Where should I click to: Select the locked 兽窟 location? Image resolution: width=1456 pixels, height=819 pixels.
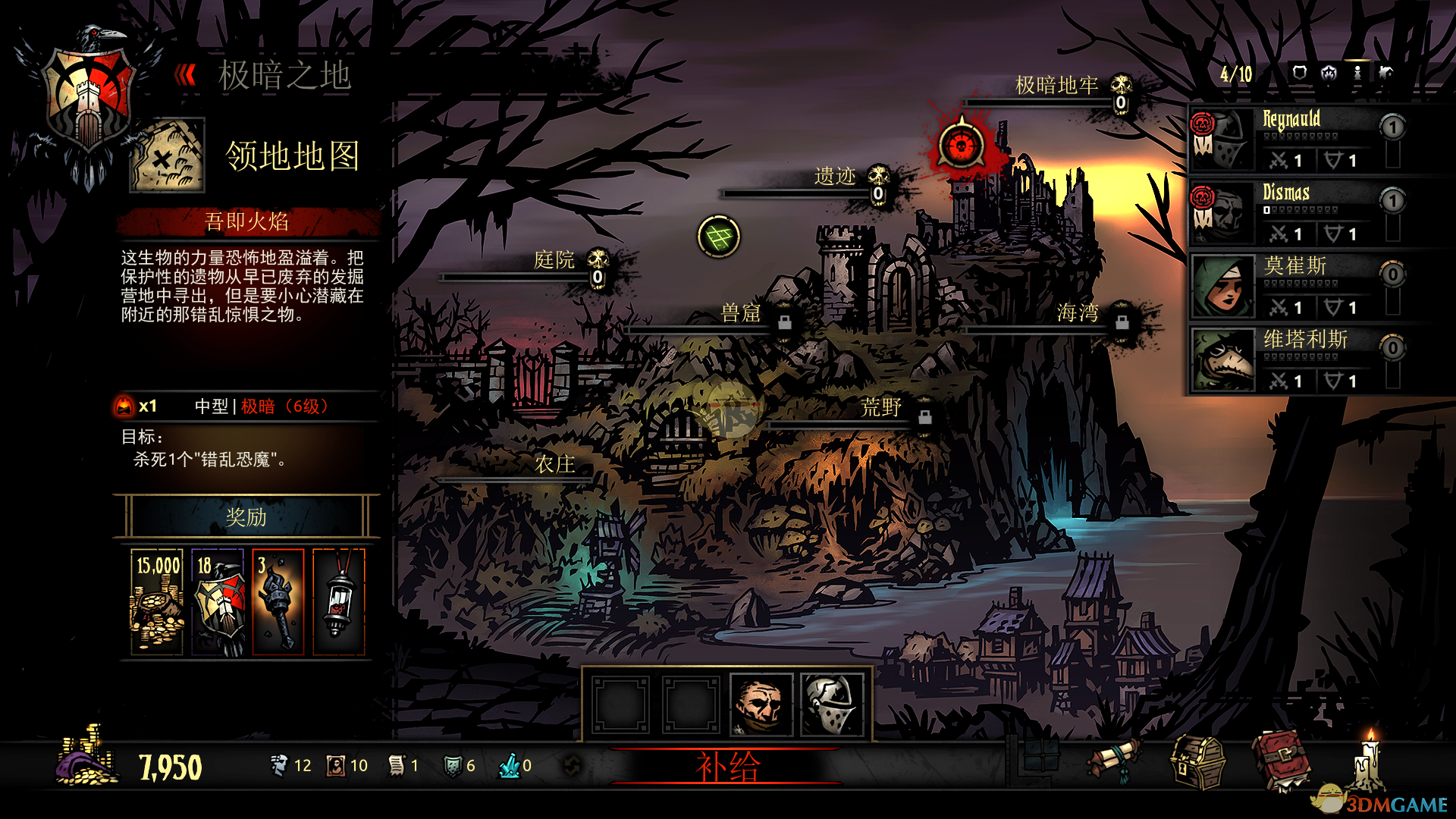pos(740,313)
